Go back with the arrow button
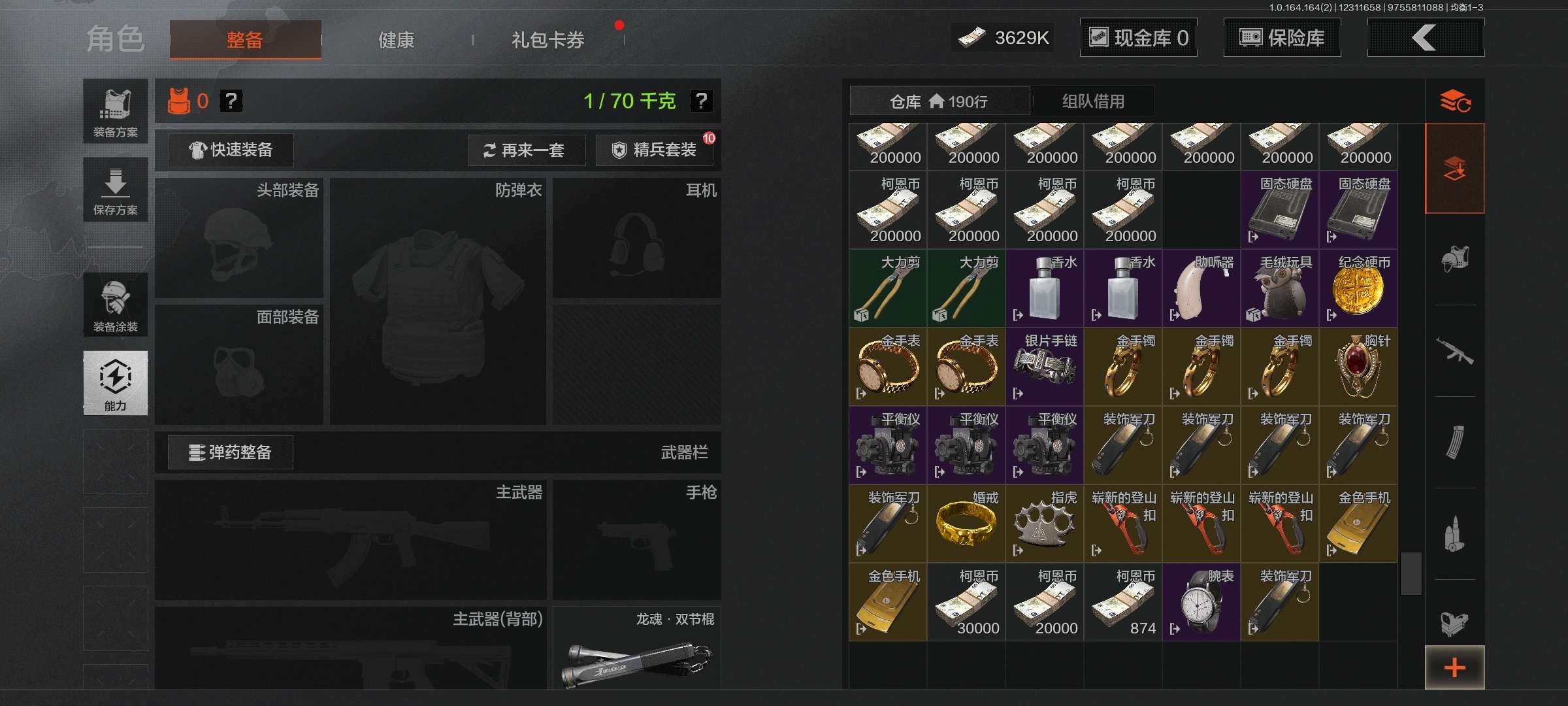This screenshot has height=706, width=1568. point(1425,38)
